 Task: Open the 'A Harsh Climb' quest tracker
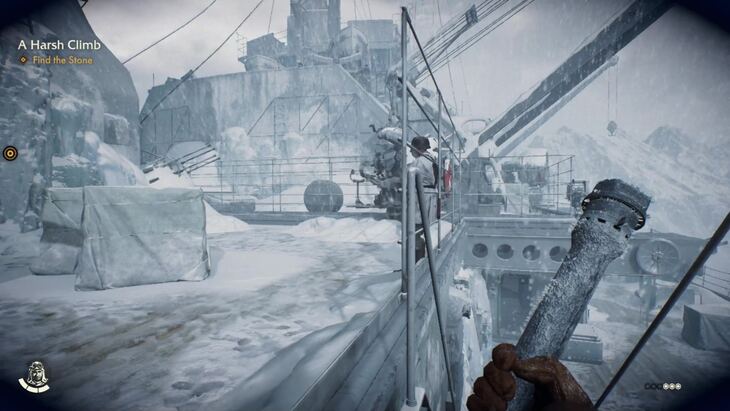59,45
